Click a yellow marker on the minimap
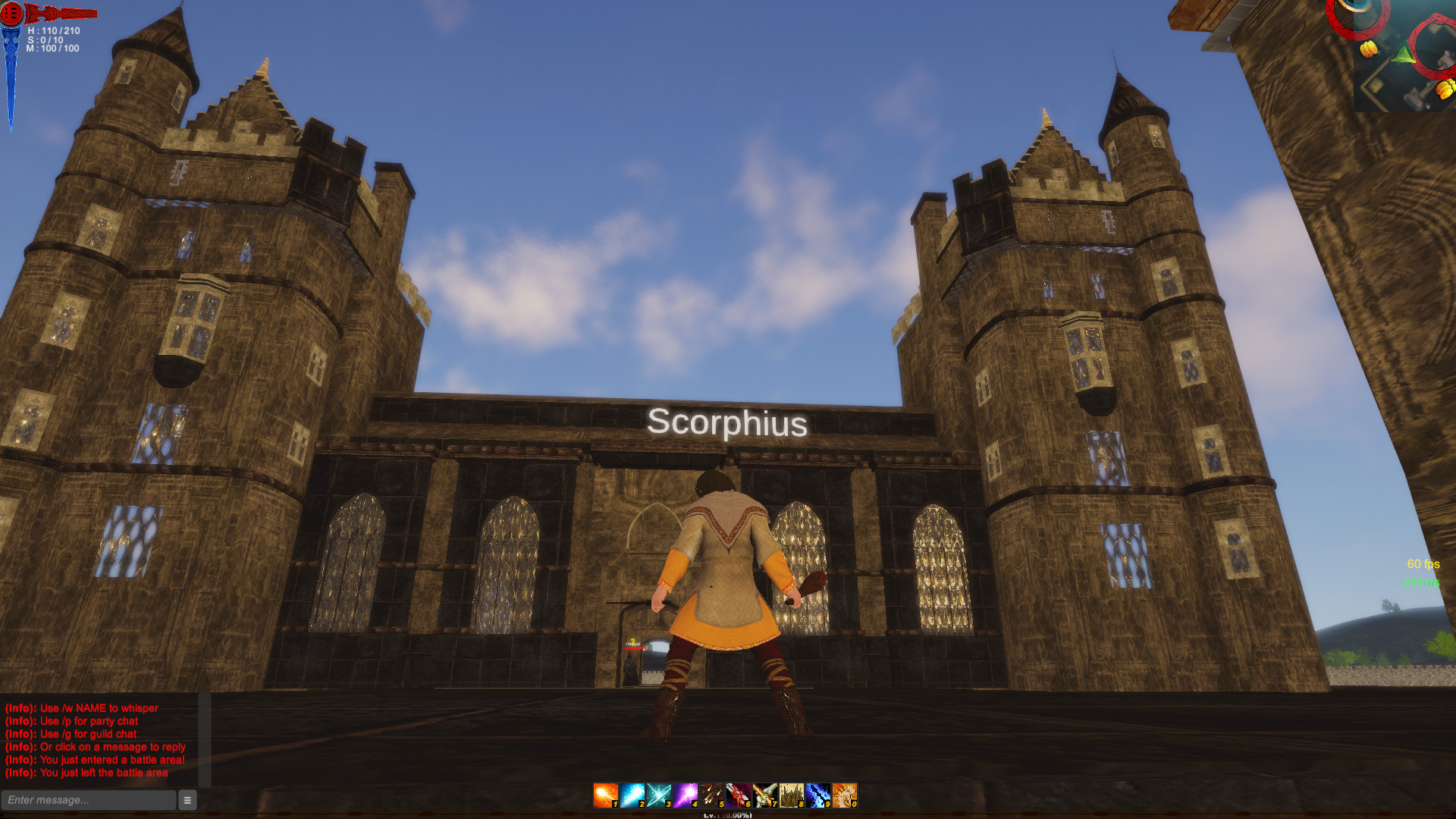This screenshot has width=1456, height=819. tap(1369, 49)
